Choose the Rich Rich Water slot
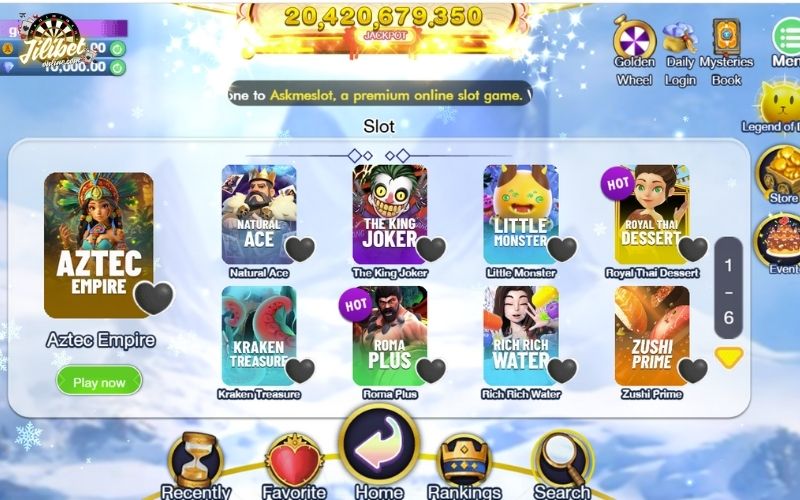Image resolution: width=800 pixels, height=500 pixels. coord(520,335)
